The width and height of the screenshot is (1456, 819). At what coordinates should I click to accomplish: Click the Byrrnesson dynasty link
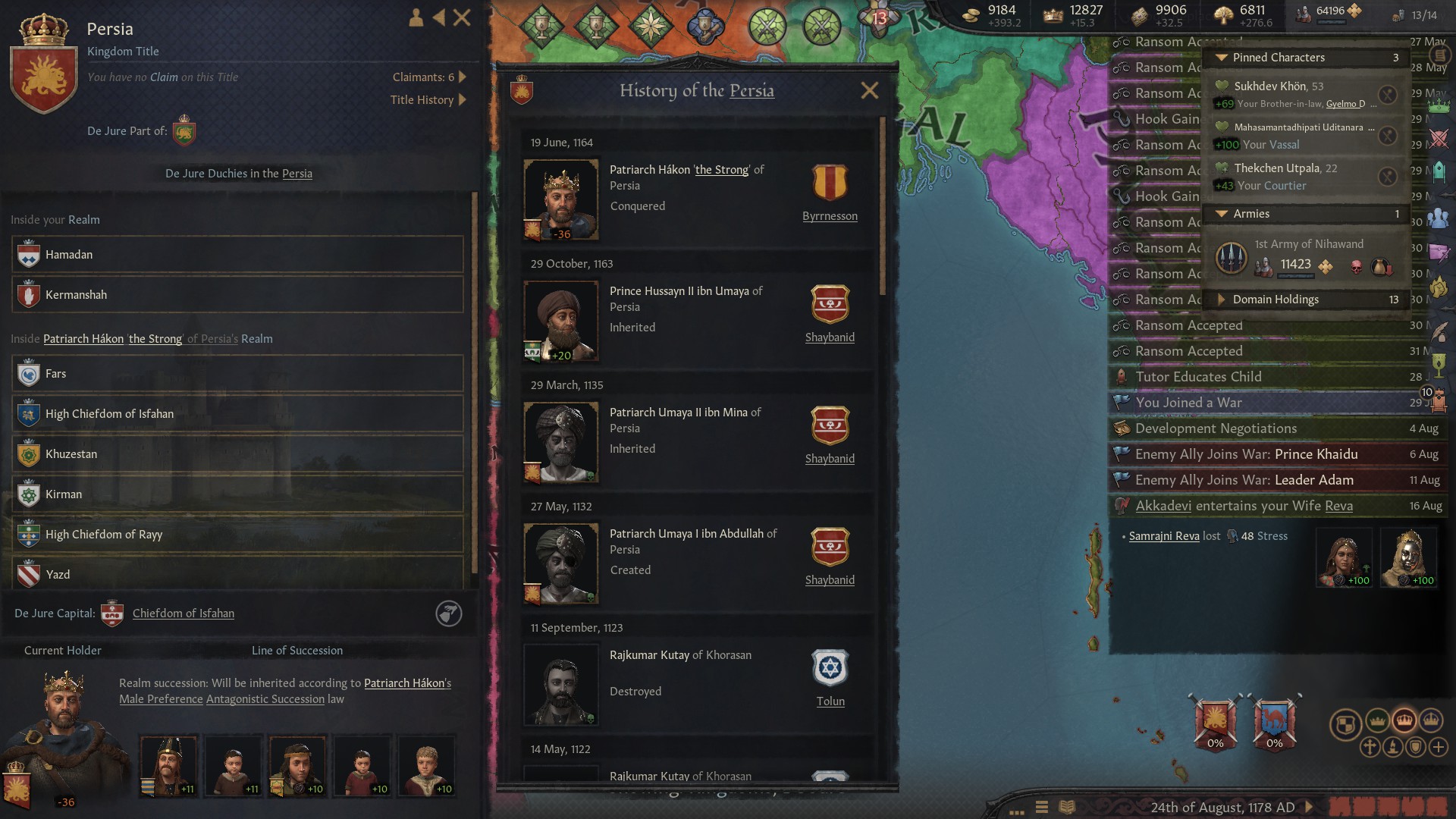830,215
